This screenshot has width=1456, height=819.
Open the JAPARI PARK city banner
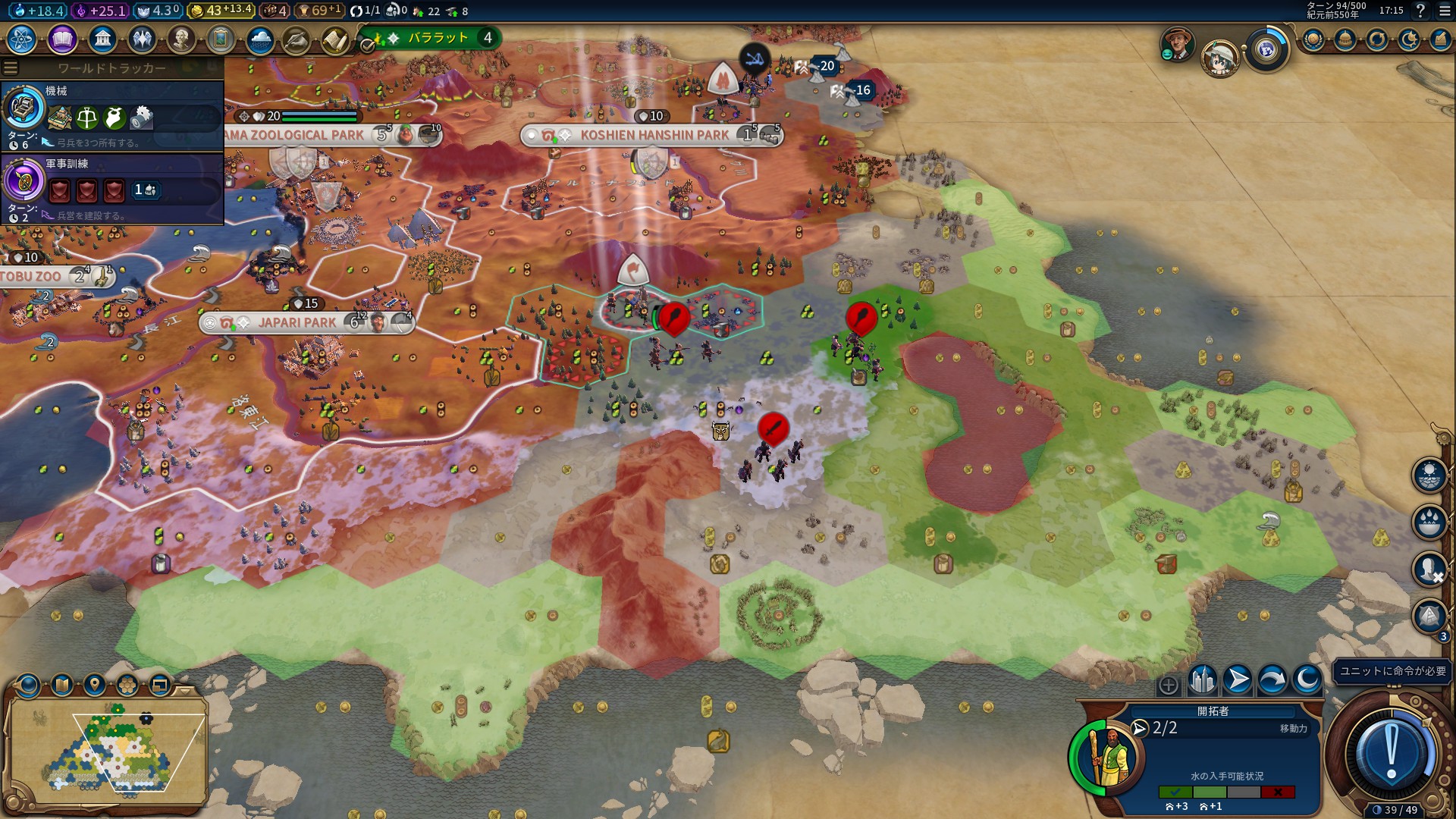tap(297, 323)
